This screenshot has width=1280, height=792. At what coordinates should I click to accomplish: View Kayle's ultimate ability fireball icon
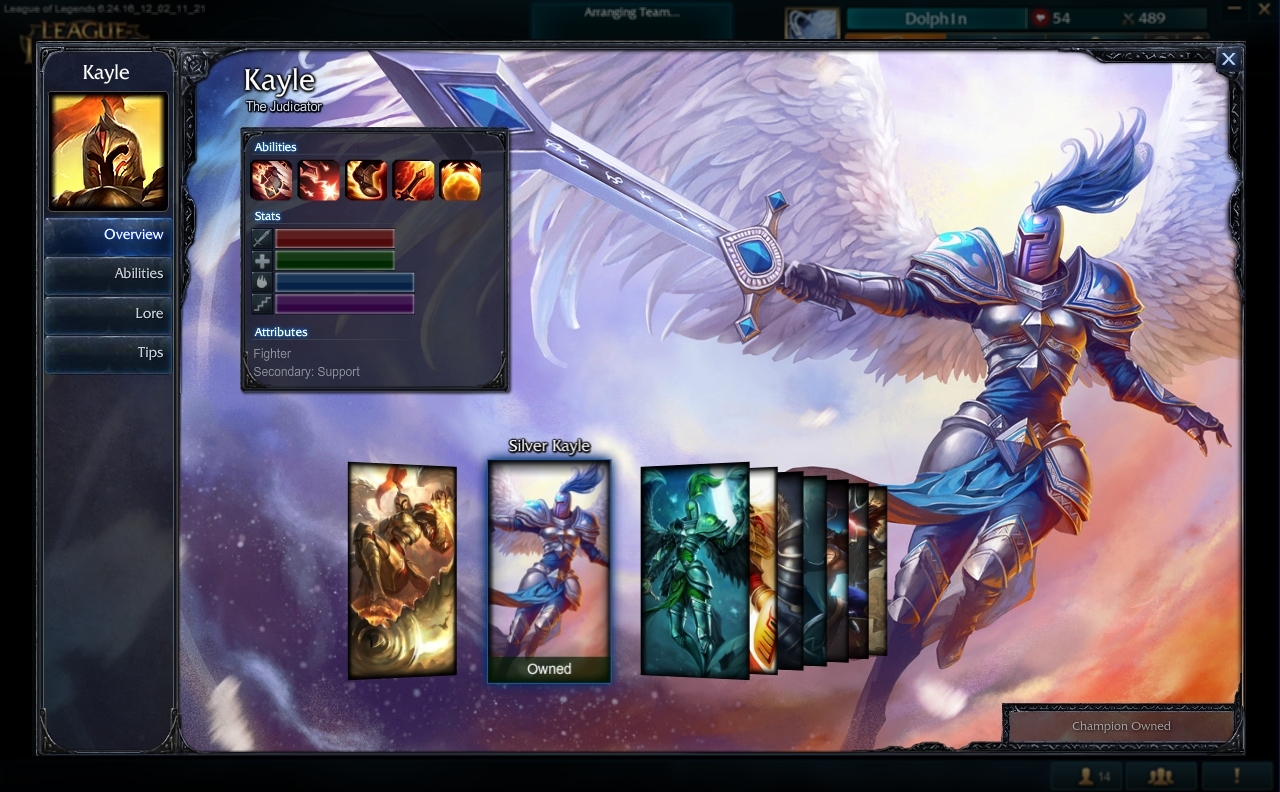click(x=460, y=180)
